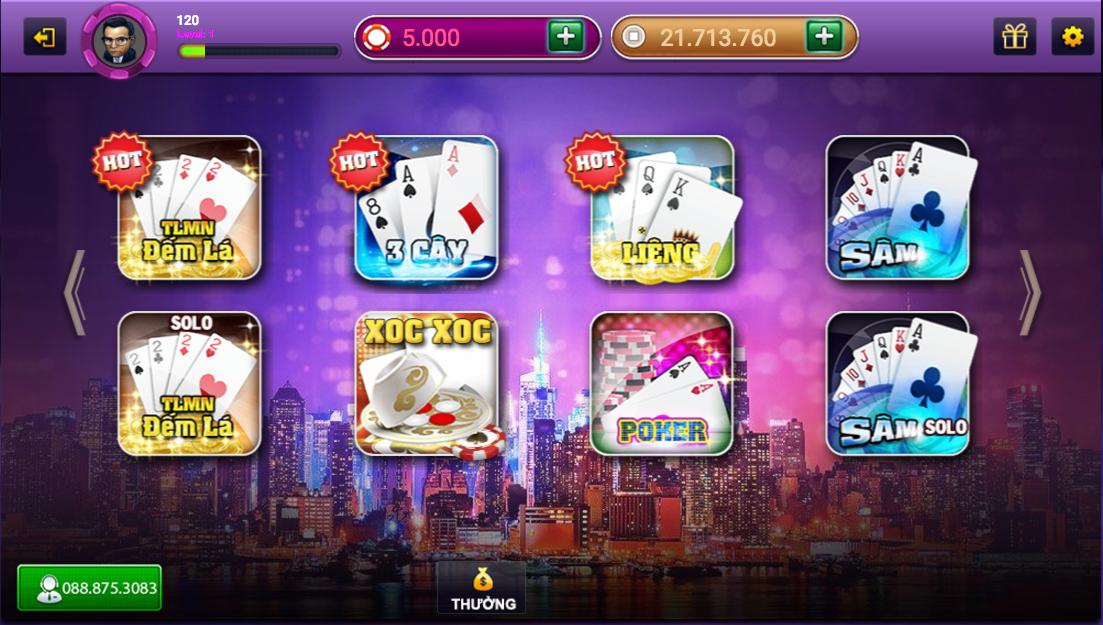Click the exit arrow button
This screenshot has height=625, width=1103.
coord(45,38)
